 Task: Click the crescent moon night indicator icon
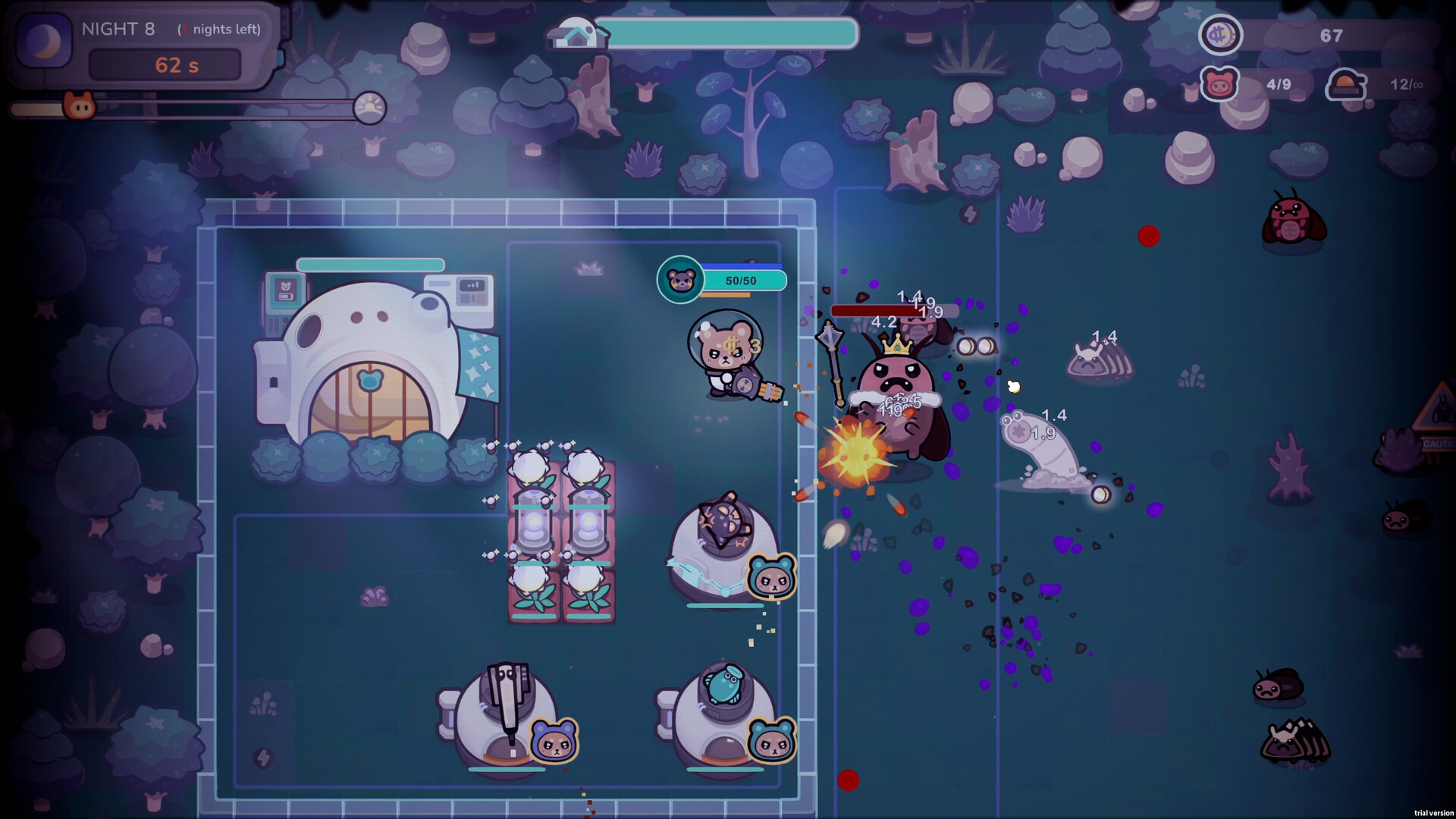click(x=43, y=42)
